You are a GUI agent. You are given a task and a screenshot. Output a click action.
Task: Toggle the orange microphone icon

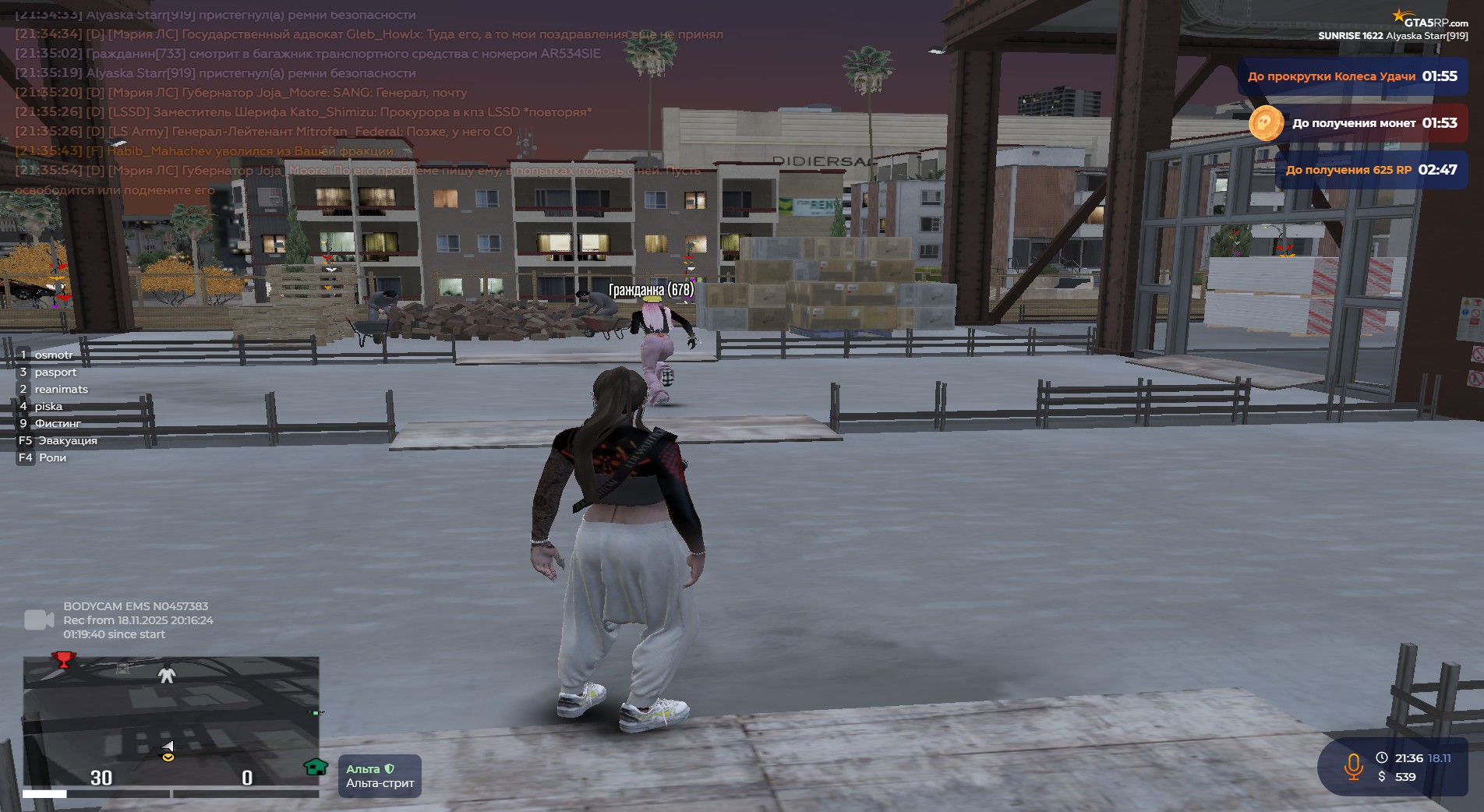(1353, 767)
